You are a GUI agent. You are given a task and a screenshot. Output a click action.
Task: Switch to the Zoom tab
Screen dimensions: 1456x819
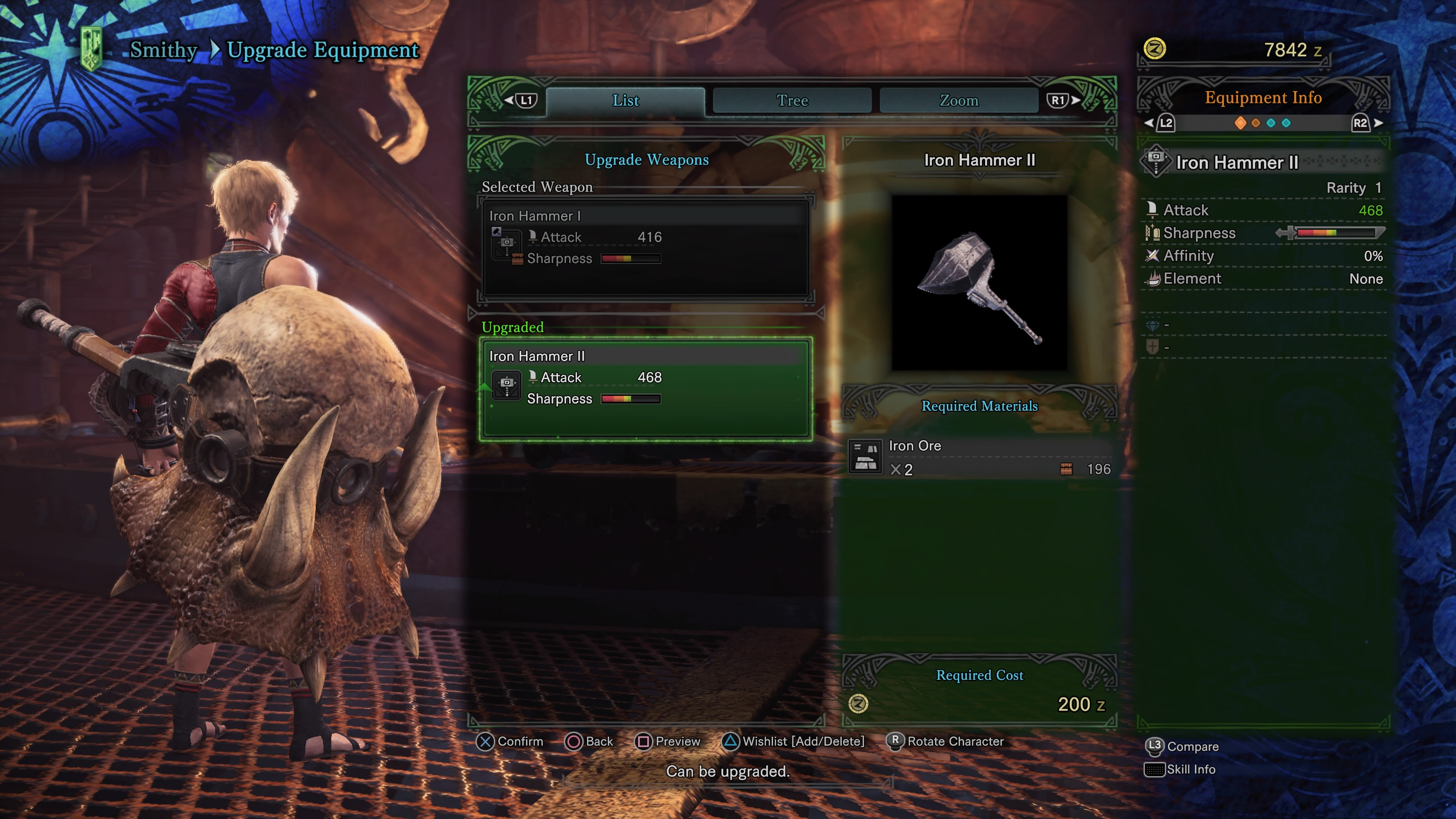959,100
